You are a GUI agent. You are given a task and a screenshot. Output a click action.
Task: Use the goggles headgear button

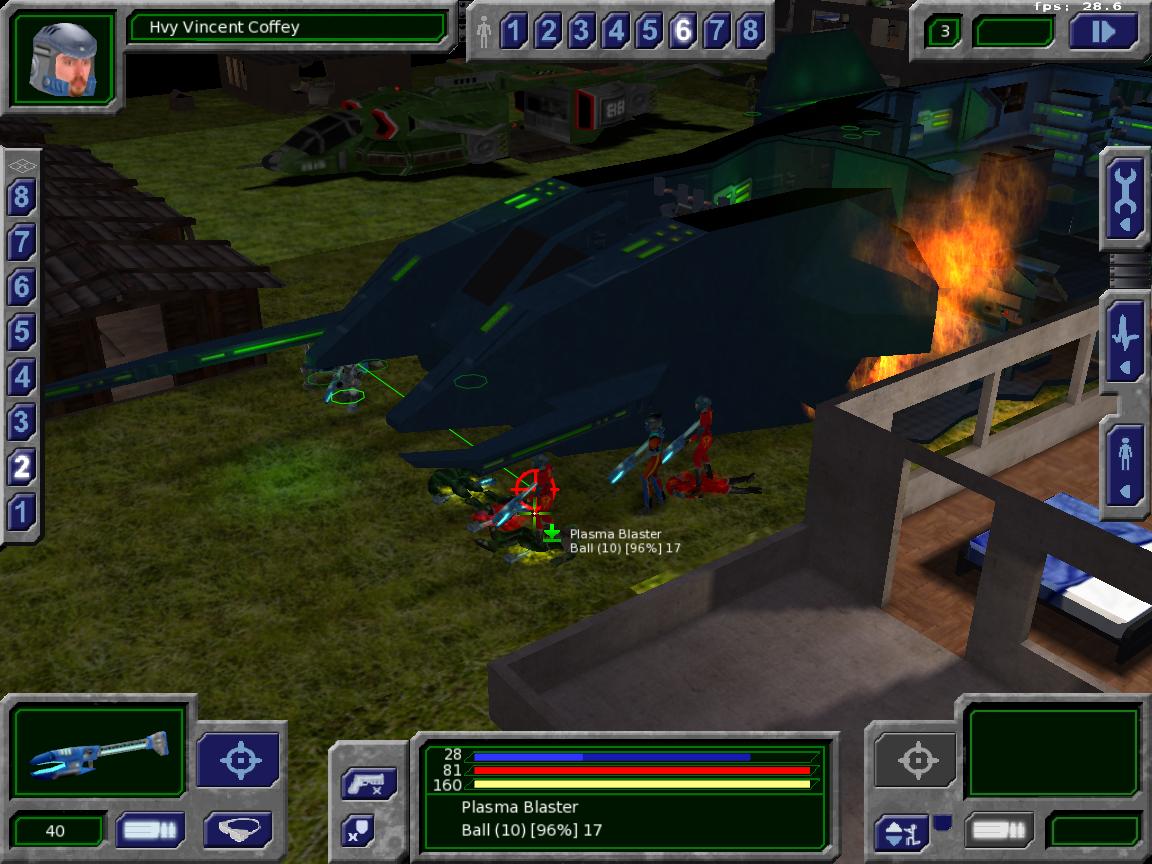point(239,830)
